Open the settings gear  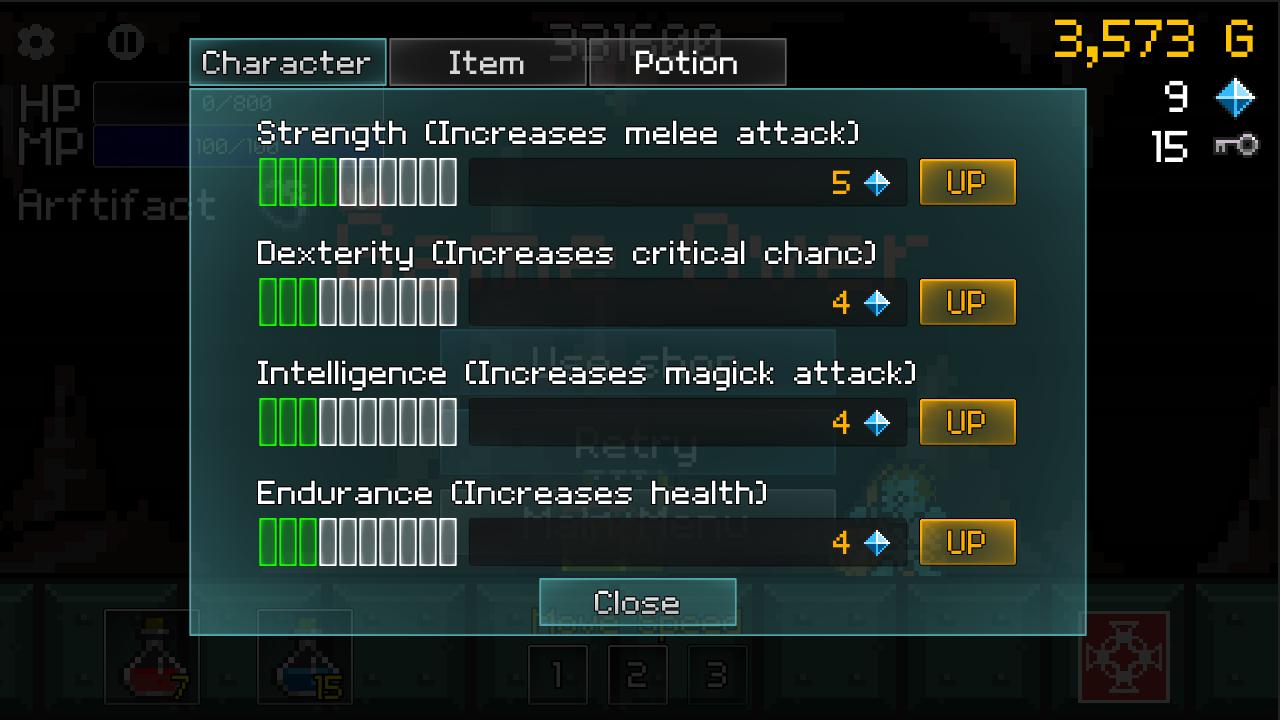tap(34, 42)
